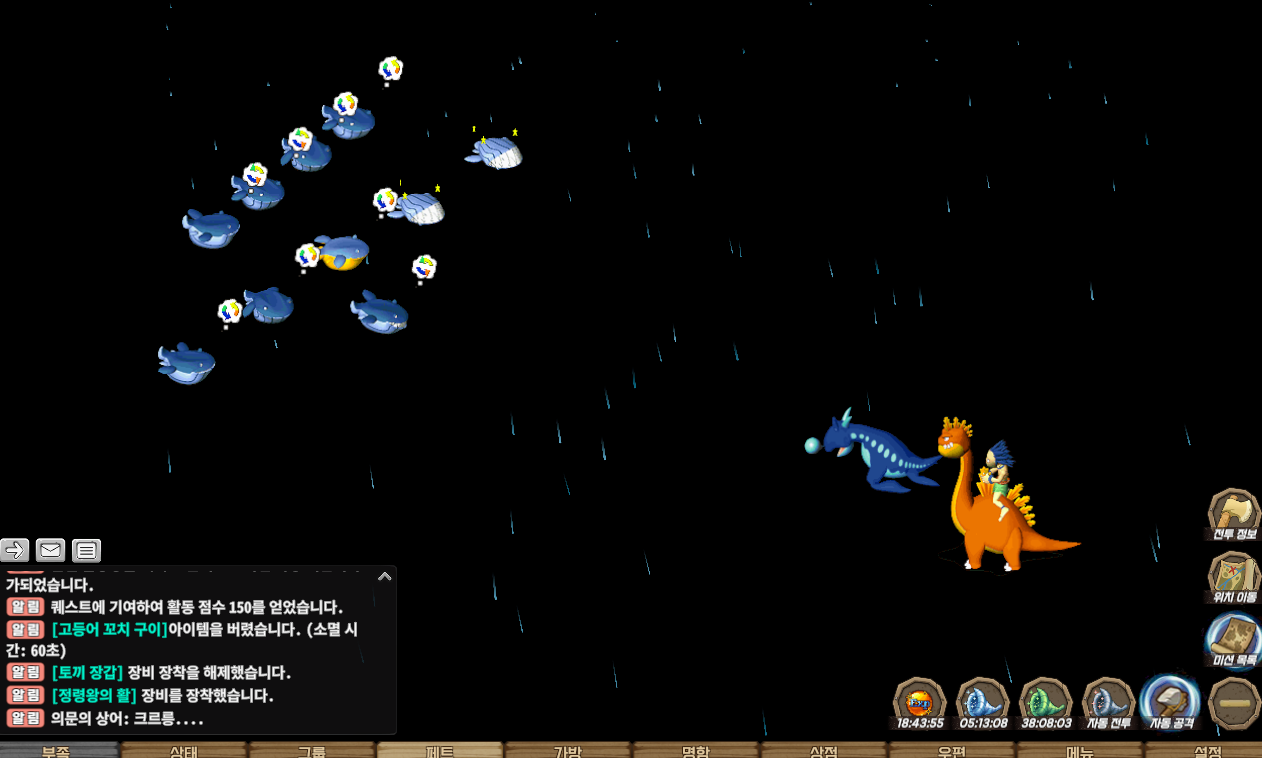
Task: Open the 부족 tribe menu tab
Action: pos(58,750)
